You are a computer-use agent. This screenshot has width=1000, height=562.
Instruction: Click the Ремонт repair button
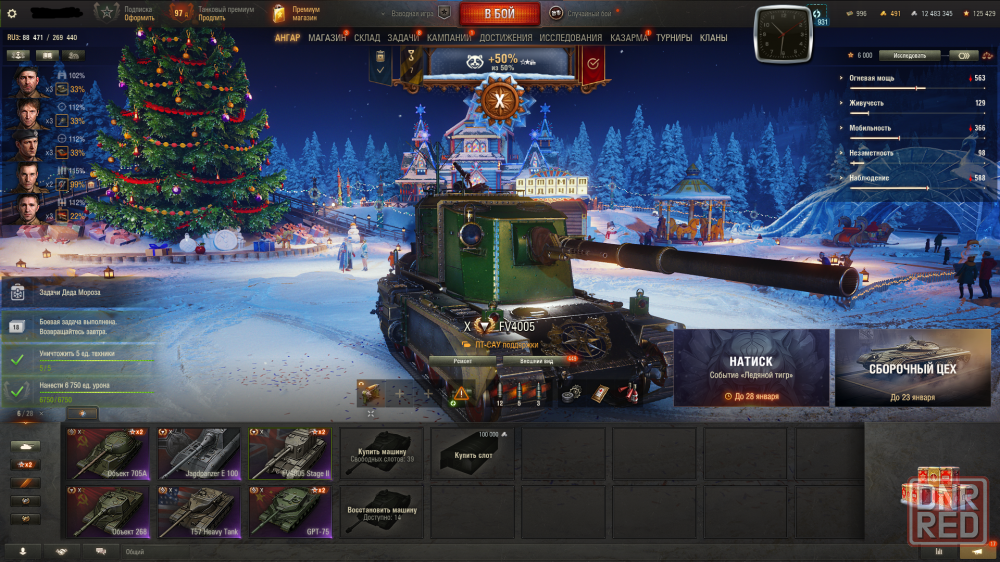462,360
